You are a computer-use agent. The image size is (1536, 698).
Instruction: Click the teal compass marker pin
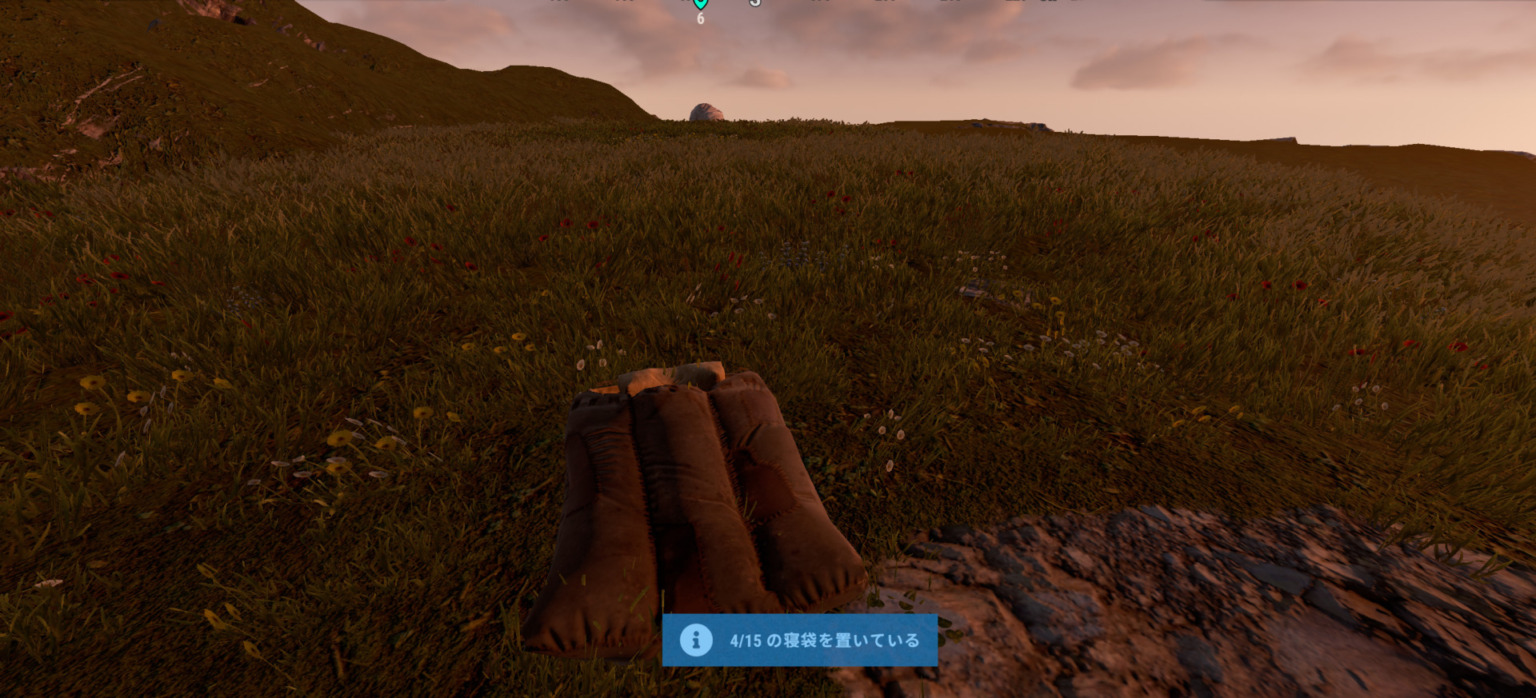click(x=700, y=4)
